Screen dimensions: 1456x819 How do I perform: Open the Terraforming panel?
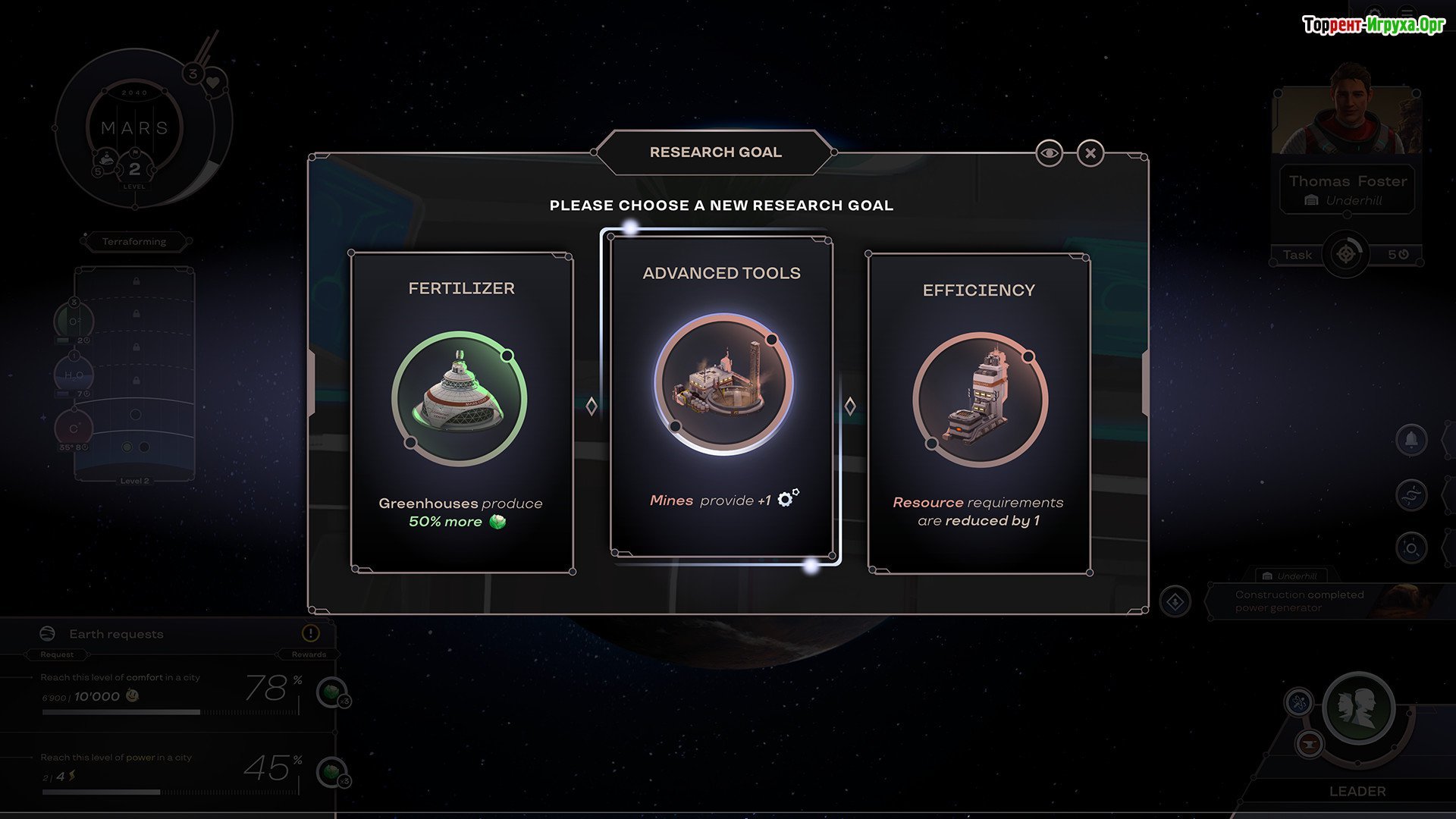tap(134, 242)
